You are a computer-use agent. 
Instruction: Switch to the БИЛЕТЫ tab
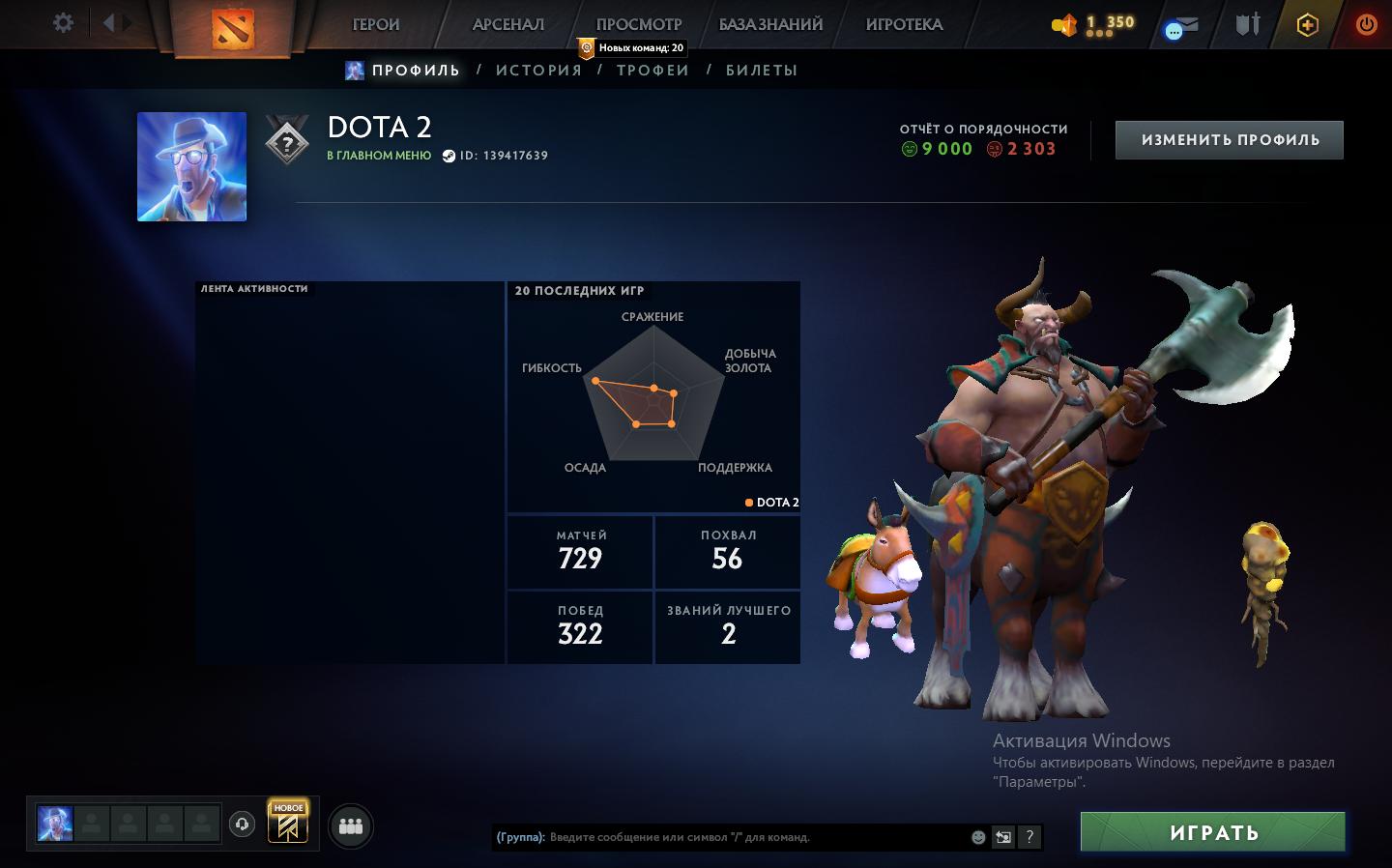pyautogui.click(x=762, y=71)
